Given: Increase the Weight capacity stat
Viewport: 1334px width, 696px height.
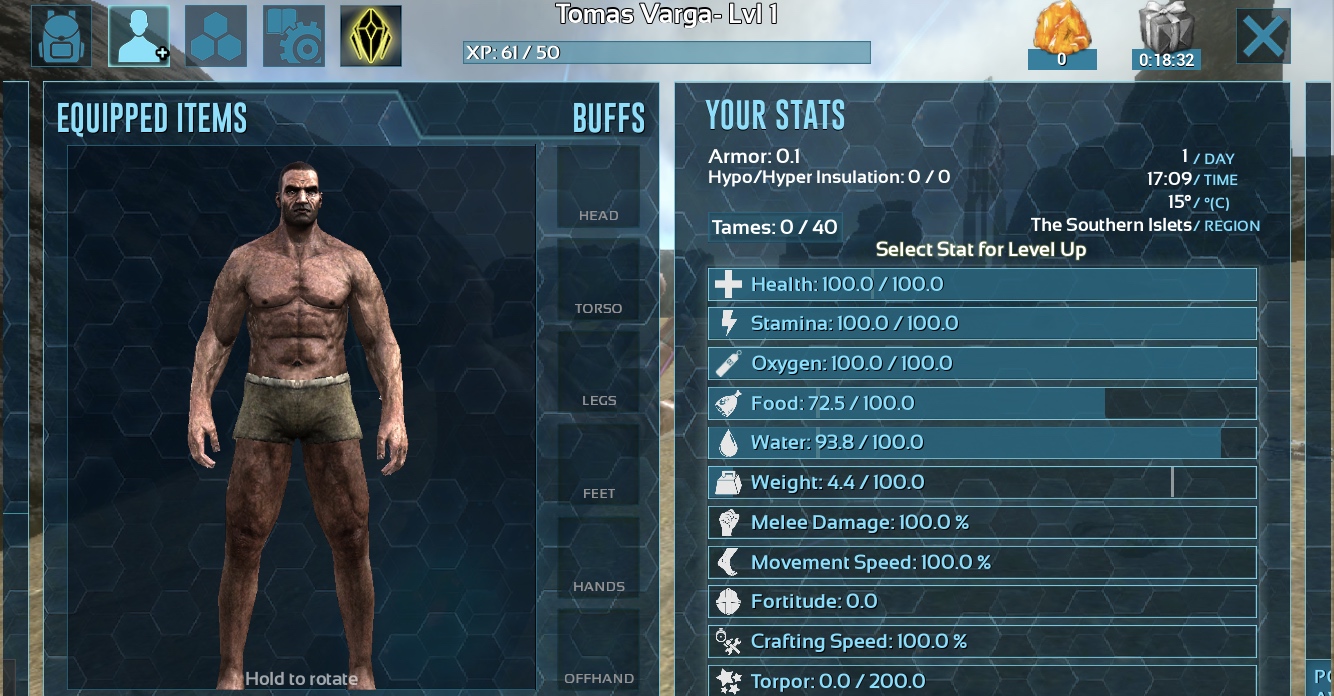Looking at the screenshot, I should pyautogui.click(x=982, y=483).
